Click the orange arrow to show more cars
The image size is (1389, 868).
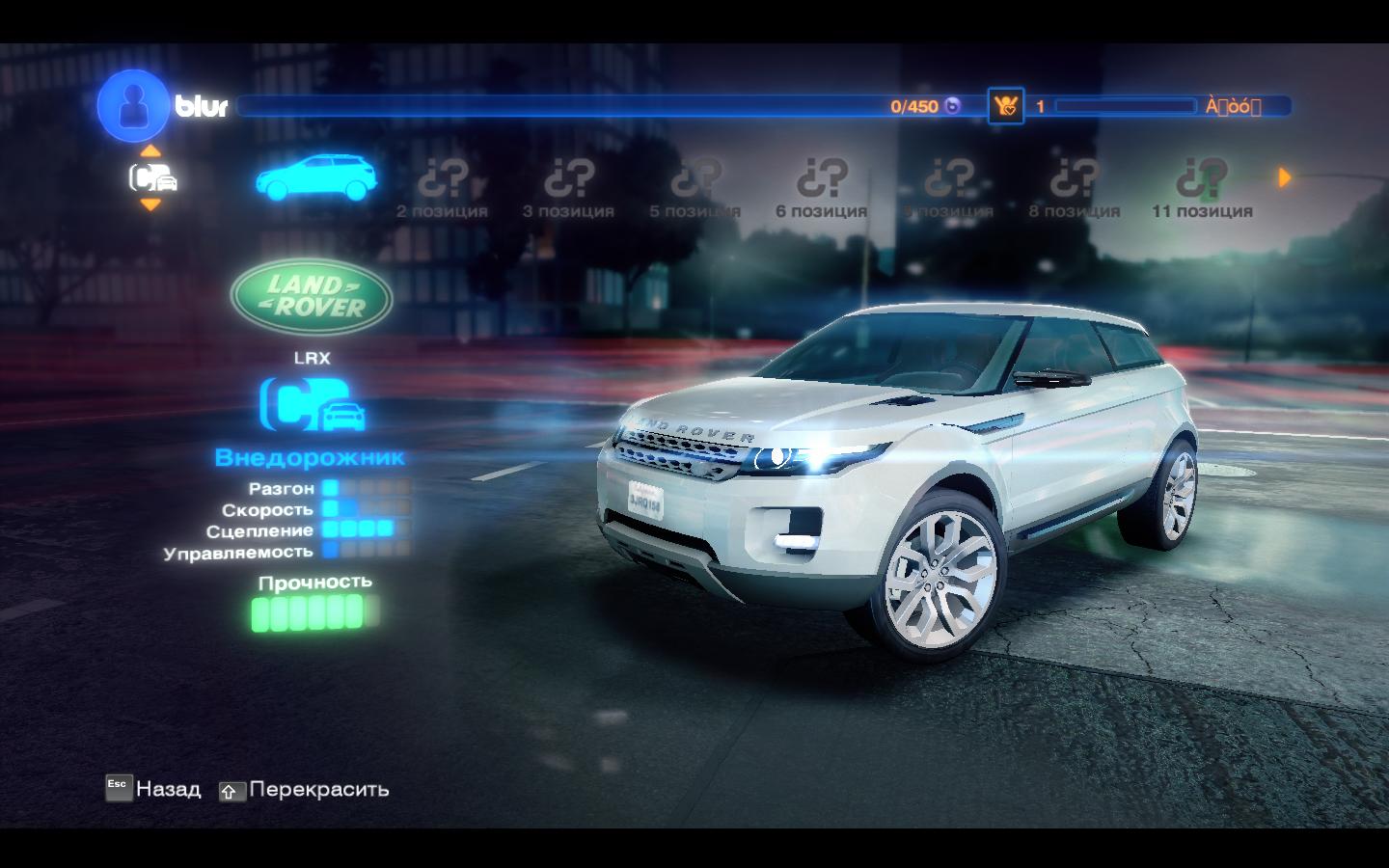click(1284, 177)
